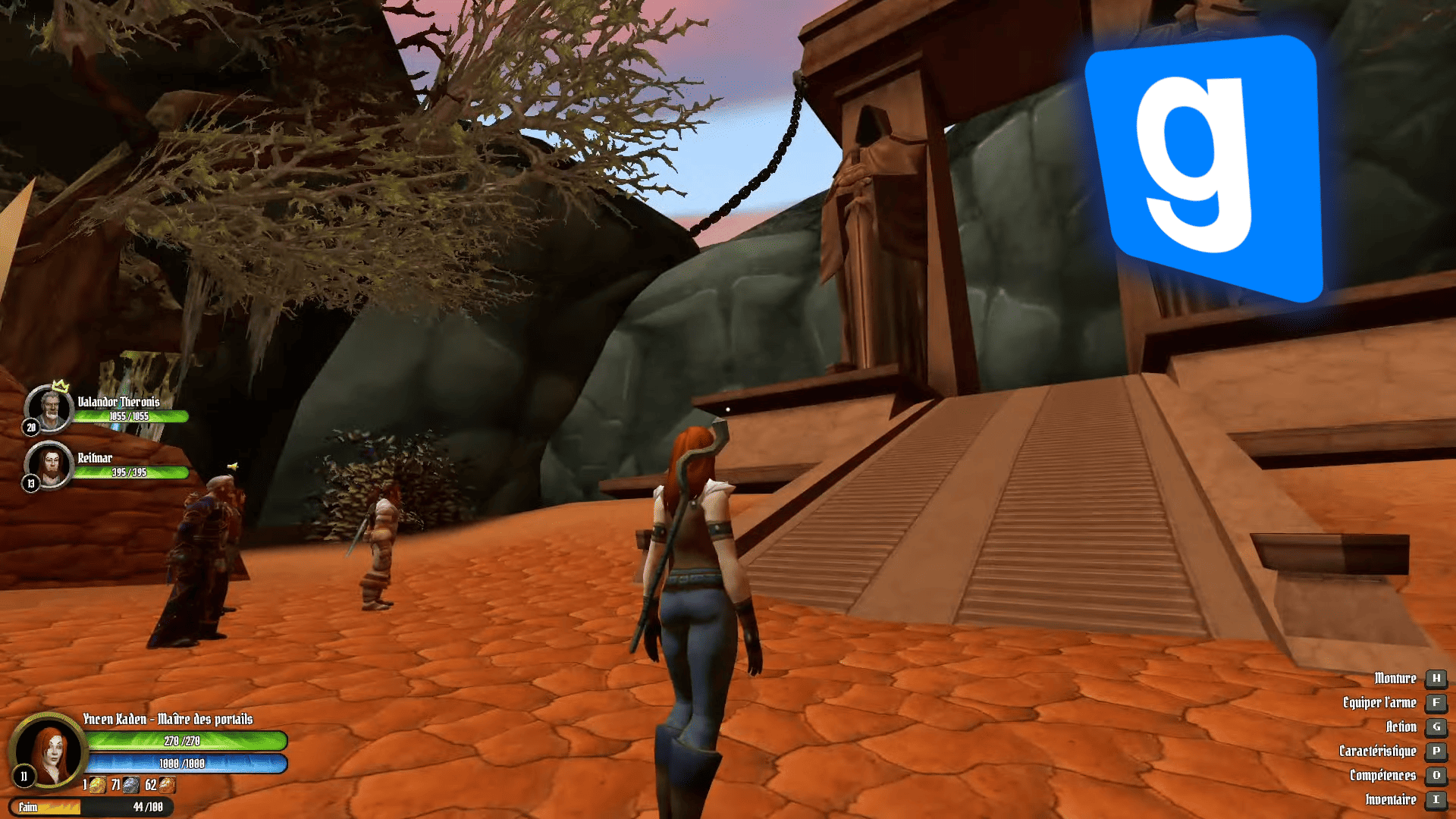Toggle the Monture (mount) action

coord(1397,679)
